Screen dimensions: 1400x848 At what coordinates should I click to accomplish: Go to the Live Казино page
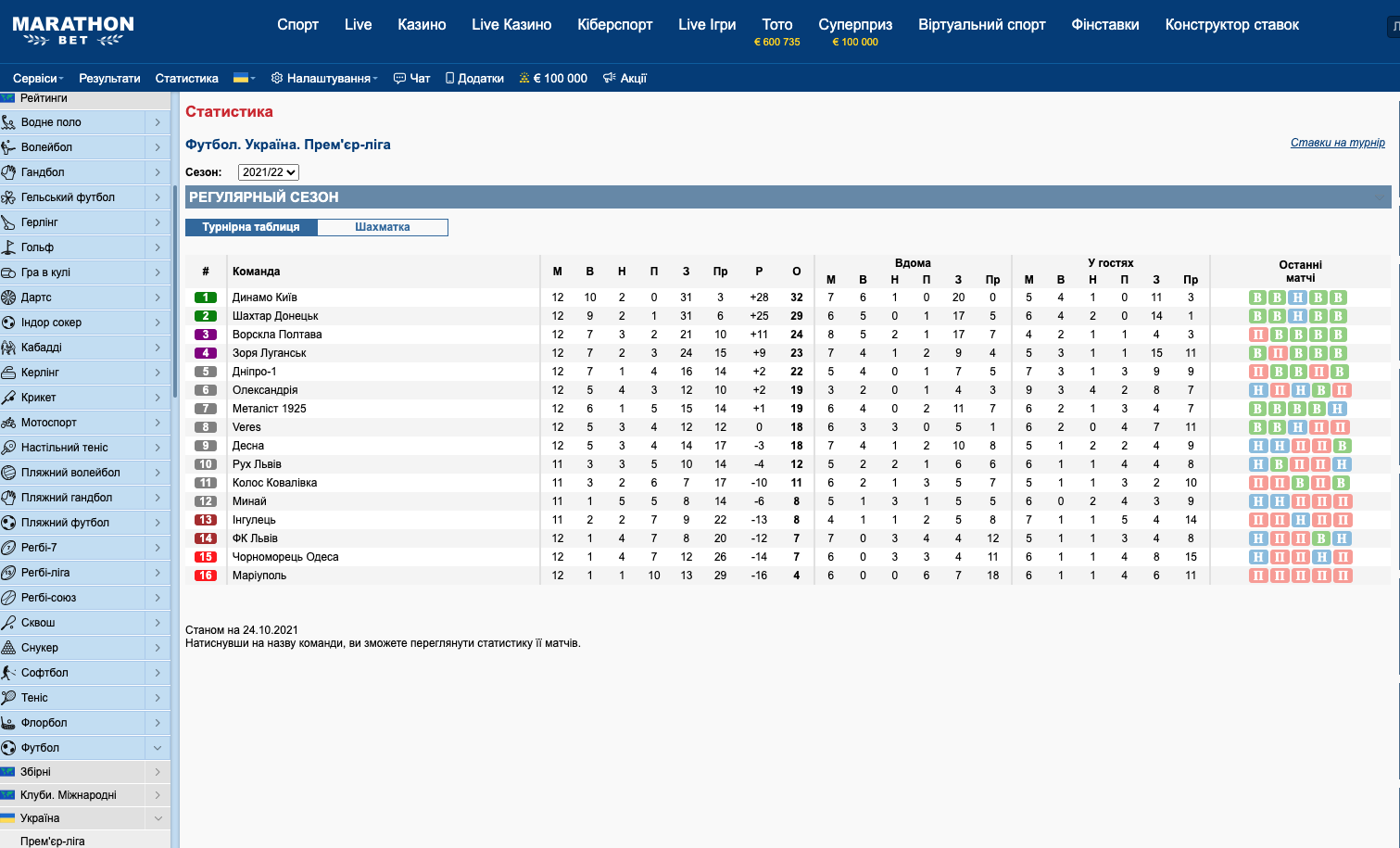pos(511,25)
